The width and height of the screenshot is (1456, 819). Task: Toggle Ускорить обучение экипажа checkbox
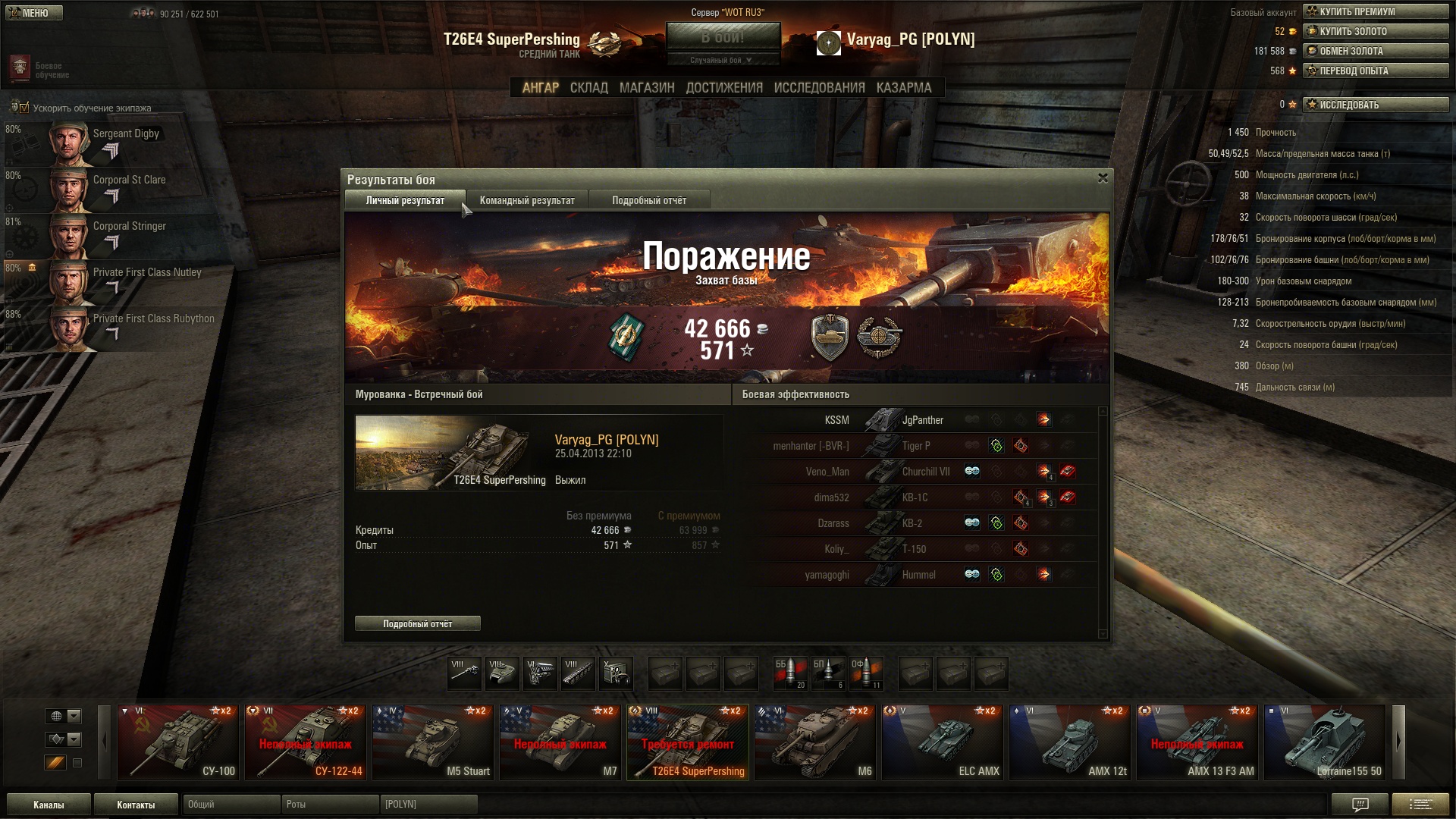click(x=24, y=108)
